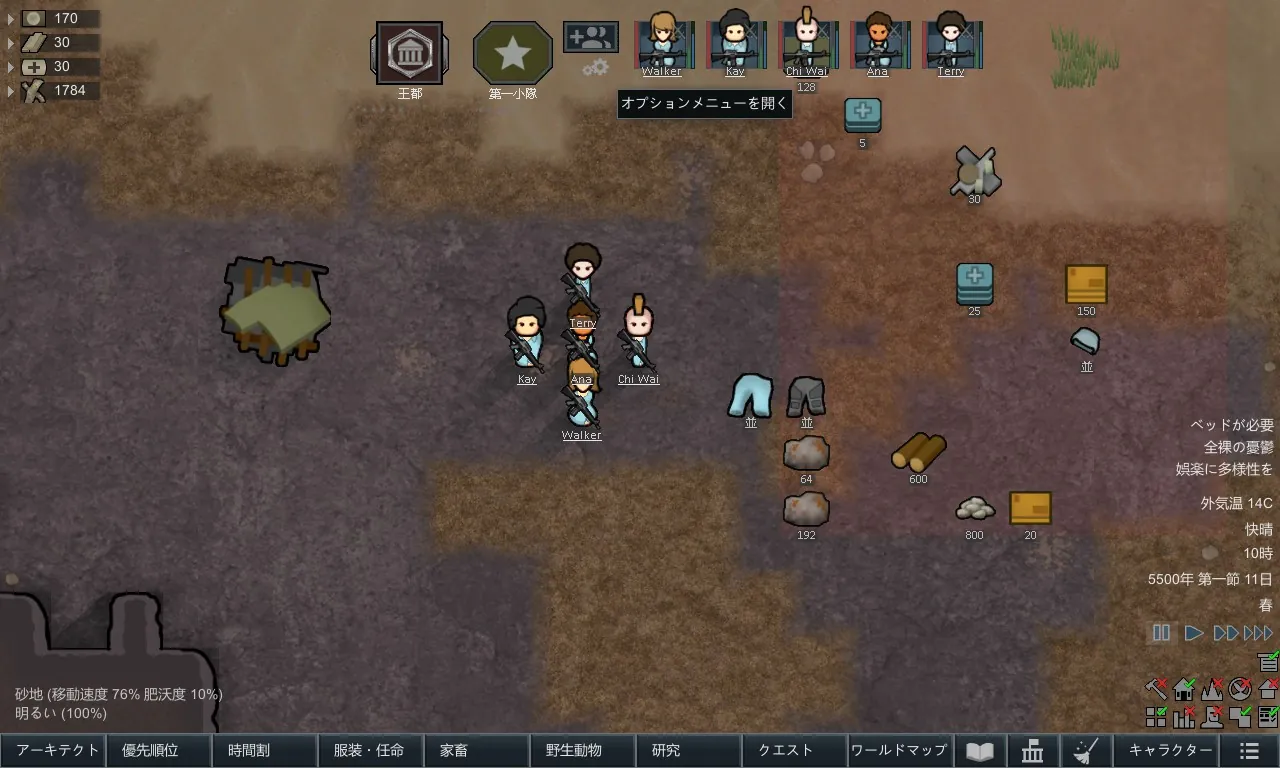Pause the game with the pause button
1280x768 pixels.
tap(1161, 633)
